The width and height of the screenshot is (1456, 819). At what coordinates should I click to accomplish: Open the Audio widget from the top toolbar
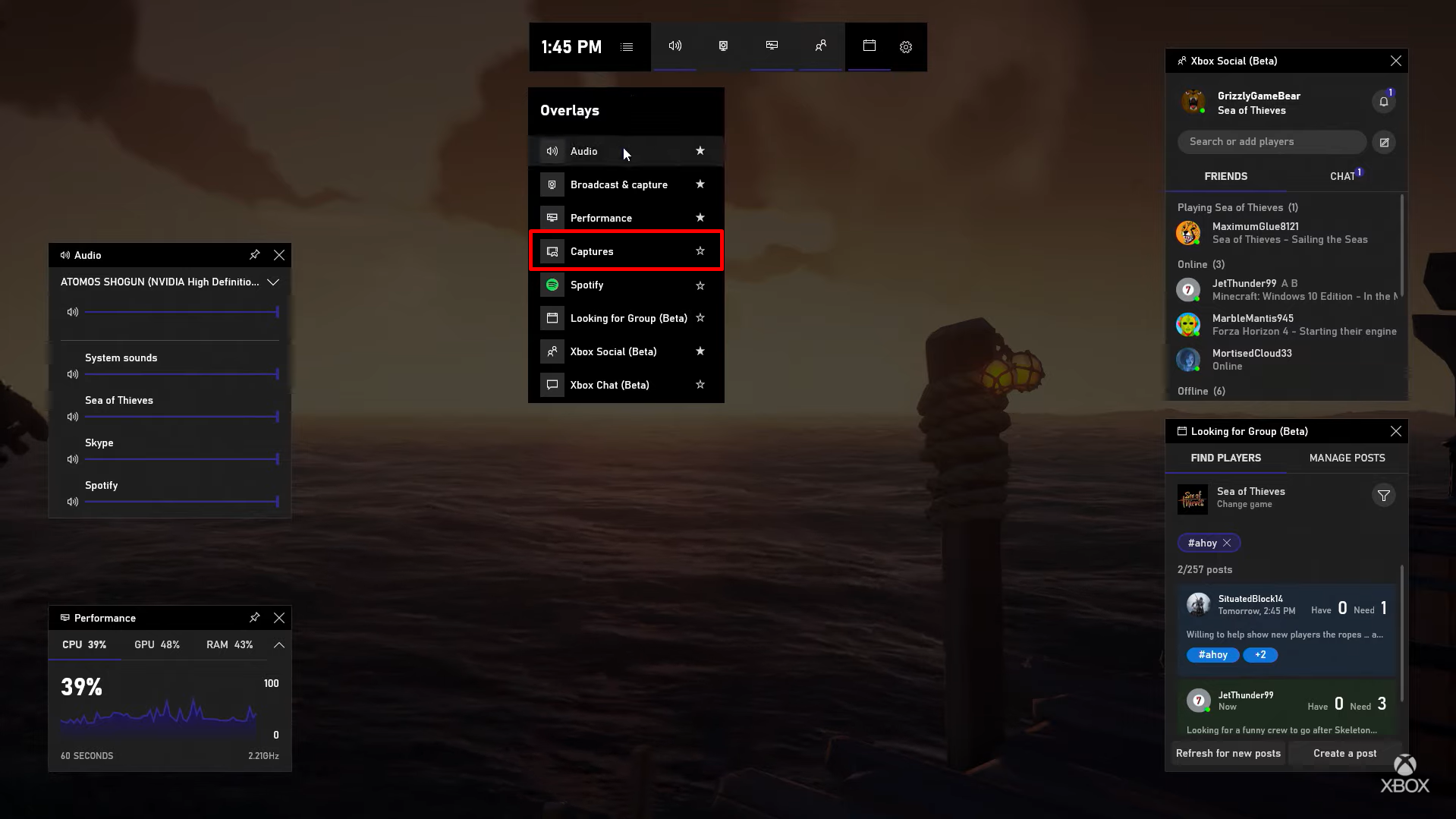675,46
